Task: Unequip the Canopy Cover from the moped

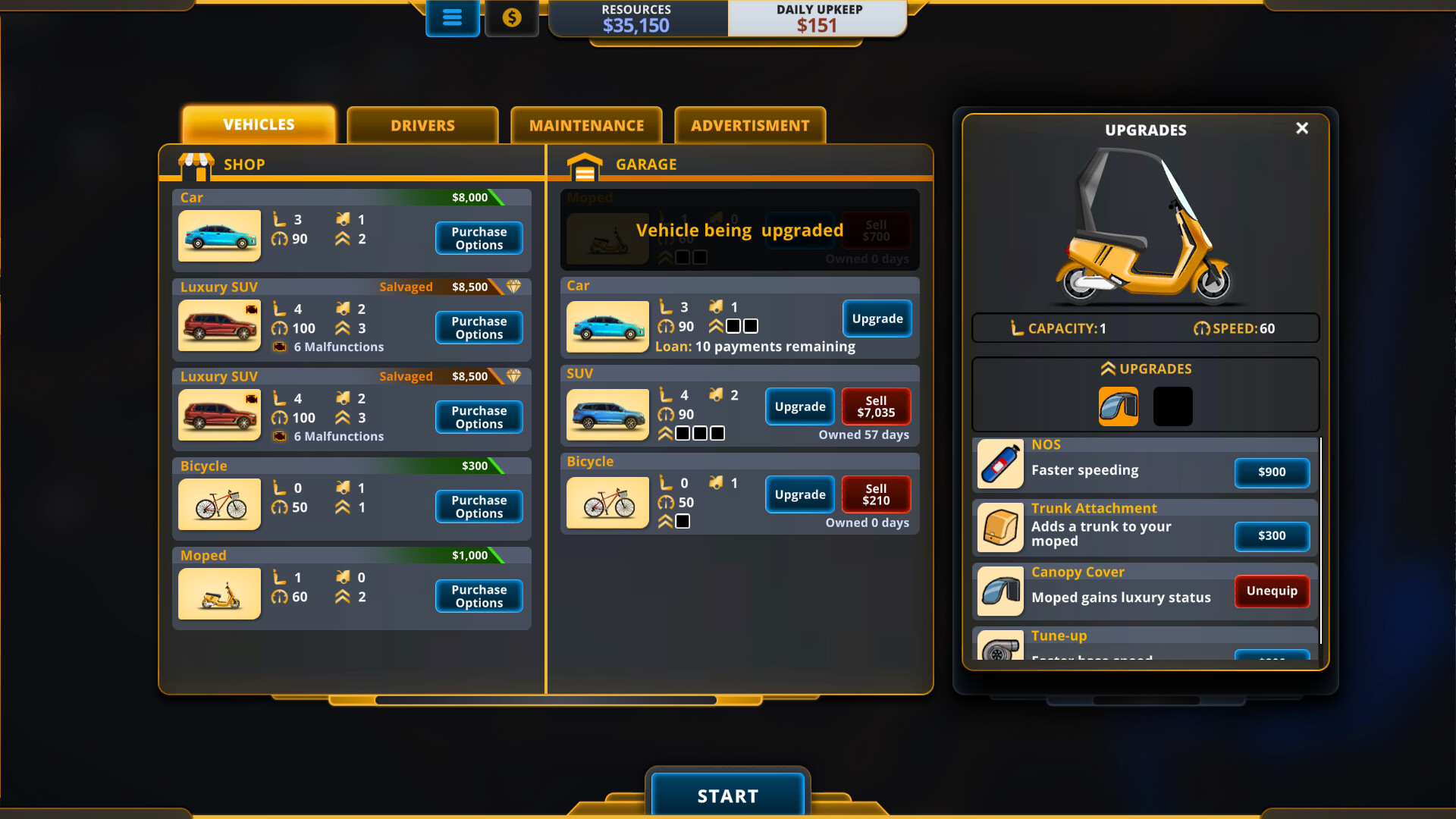Action: click(x=1271, y=591)
